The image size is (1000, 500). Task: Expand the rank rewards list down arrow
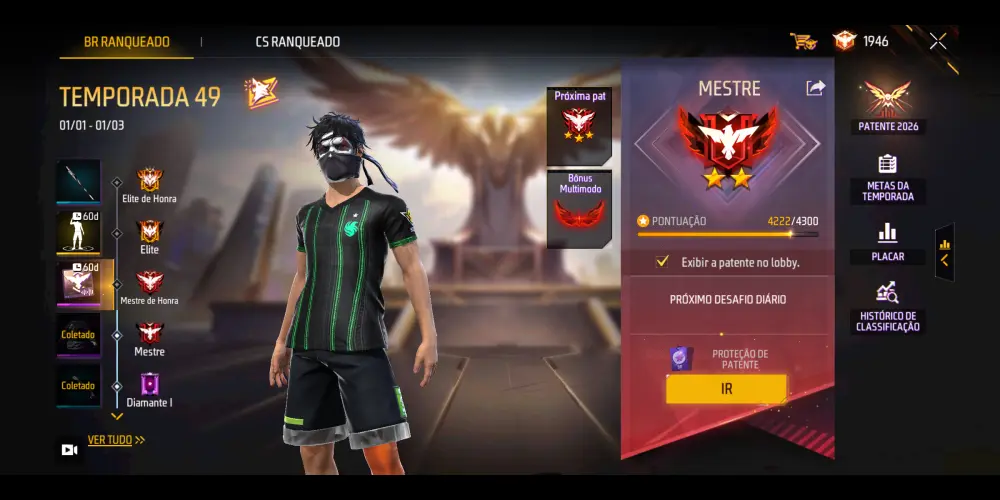[117, 416]
